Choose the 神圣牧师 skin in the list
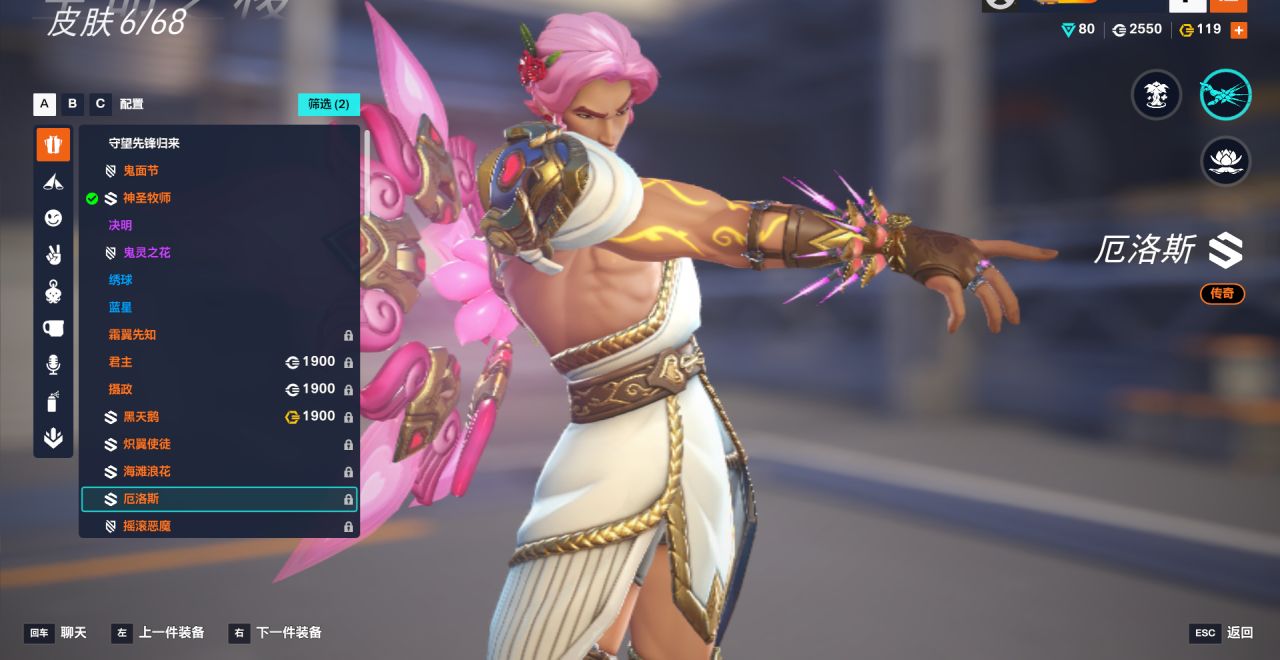The image size is (1280, 660). (x=146, y=198)
